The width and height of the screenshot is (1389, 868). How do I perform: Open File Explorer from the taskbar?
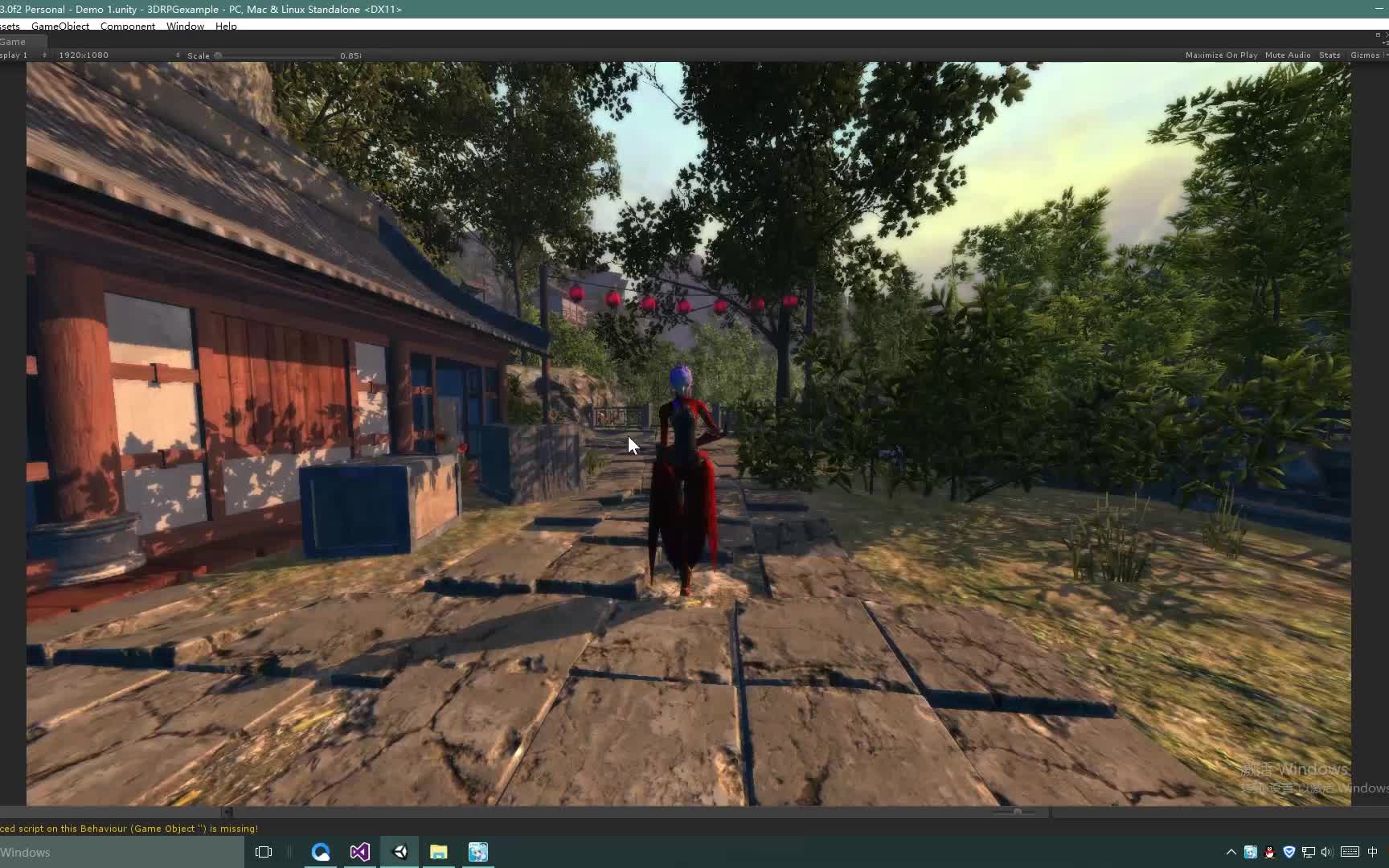438,852
